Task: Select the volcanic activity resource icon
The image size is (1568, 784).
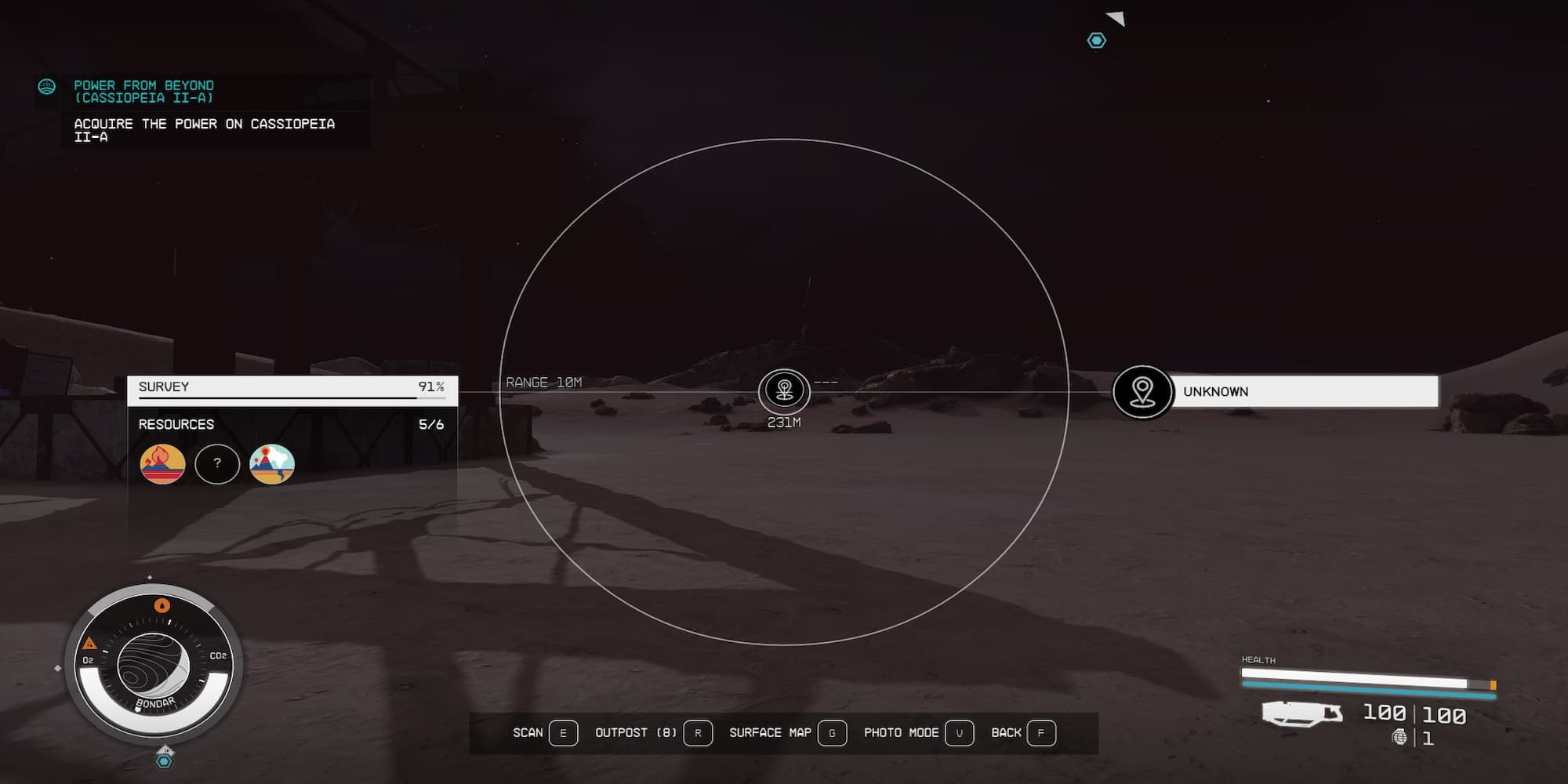Action: [272, 463]
